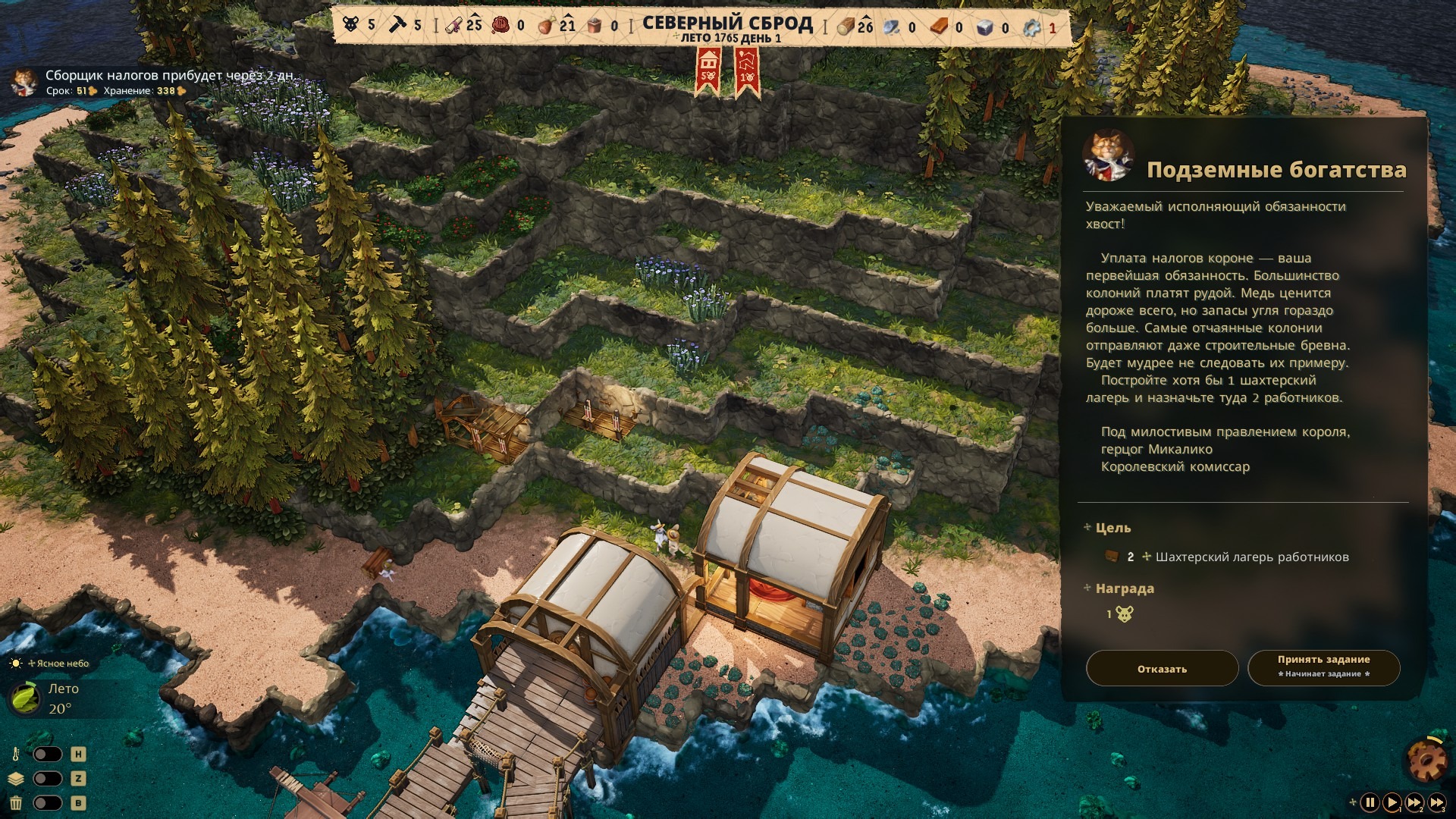Toggle the trash can demolish mode
Image resolution: width=1456 pixels, height=819 pixels.
coord(47,803)
